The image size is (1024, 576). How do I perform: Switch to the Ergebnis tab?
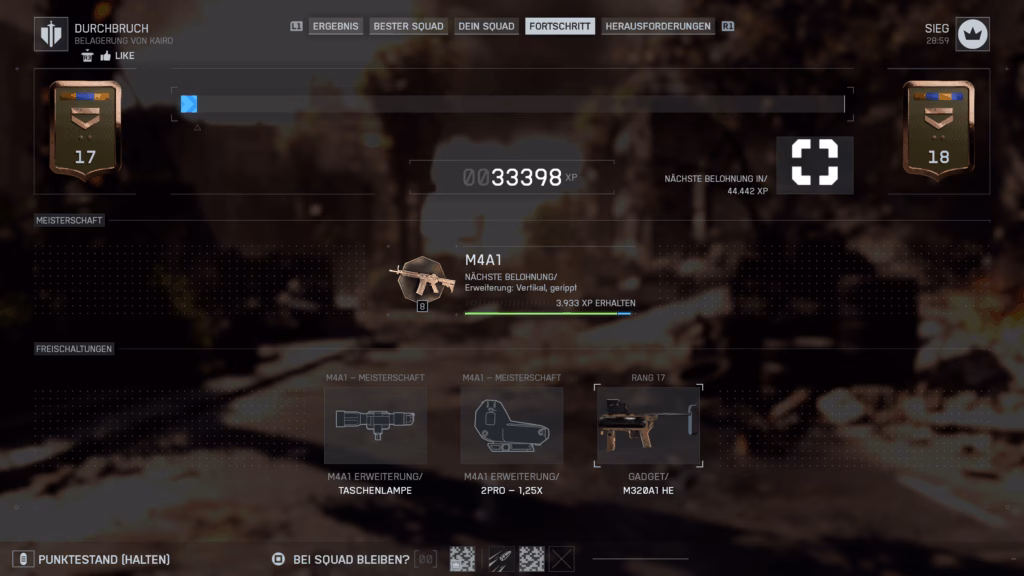pyautogui.click(x=335, y=26)
